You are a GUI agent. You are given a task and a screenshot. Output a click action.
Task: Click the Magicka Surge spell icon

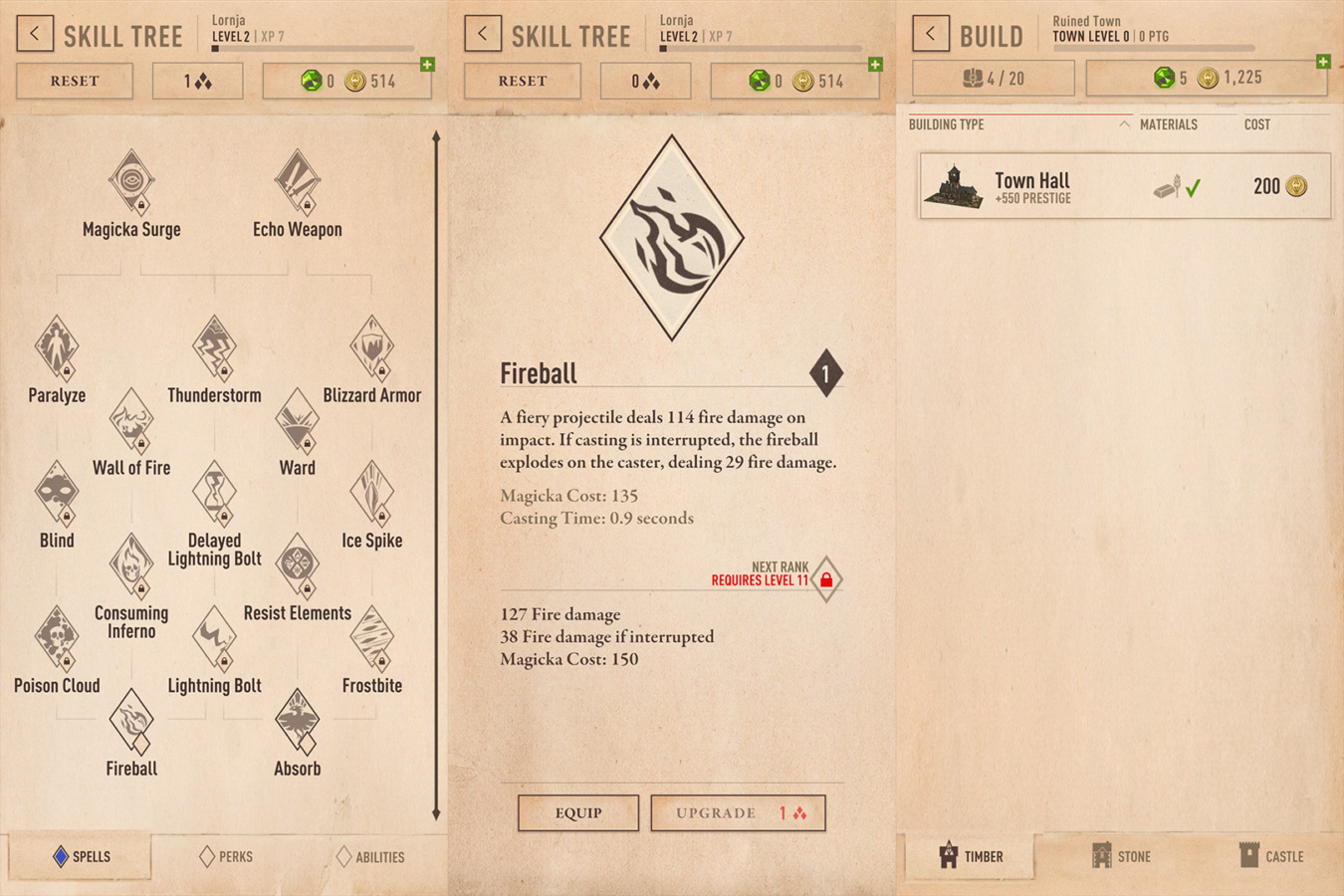click(x=130, y=181)
